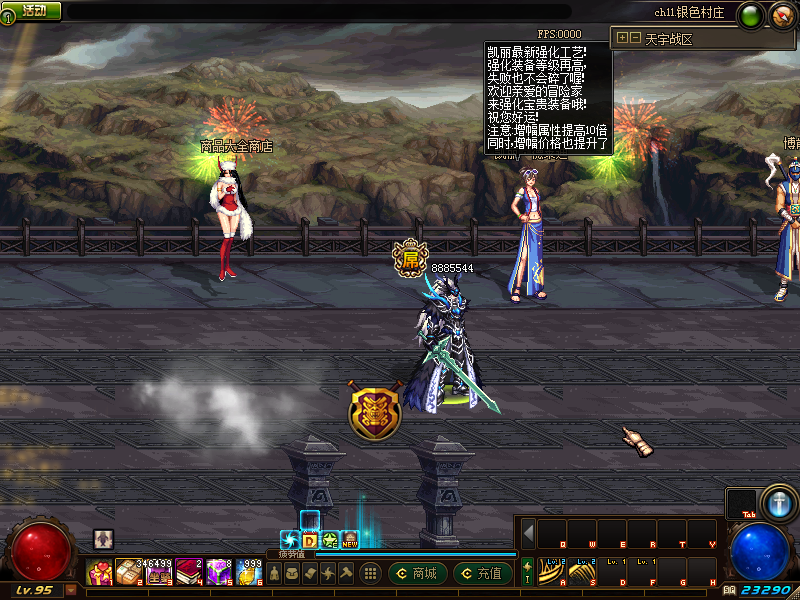Use the parcel item showing 346499
The width and height of the screenshot is (800, 600).
point(130,573)
